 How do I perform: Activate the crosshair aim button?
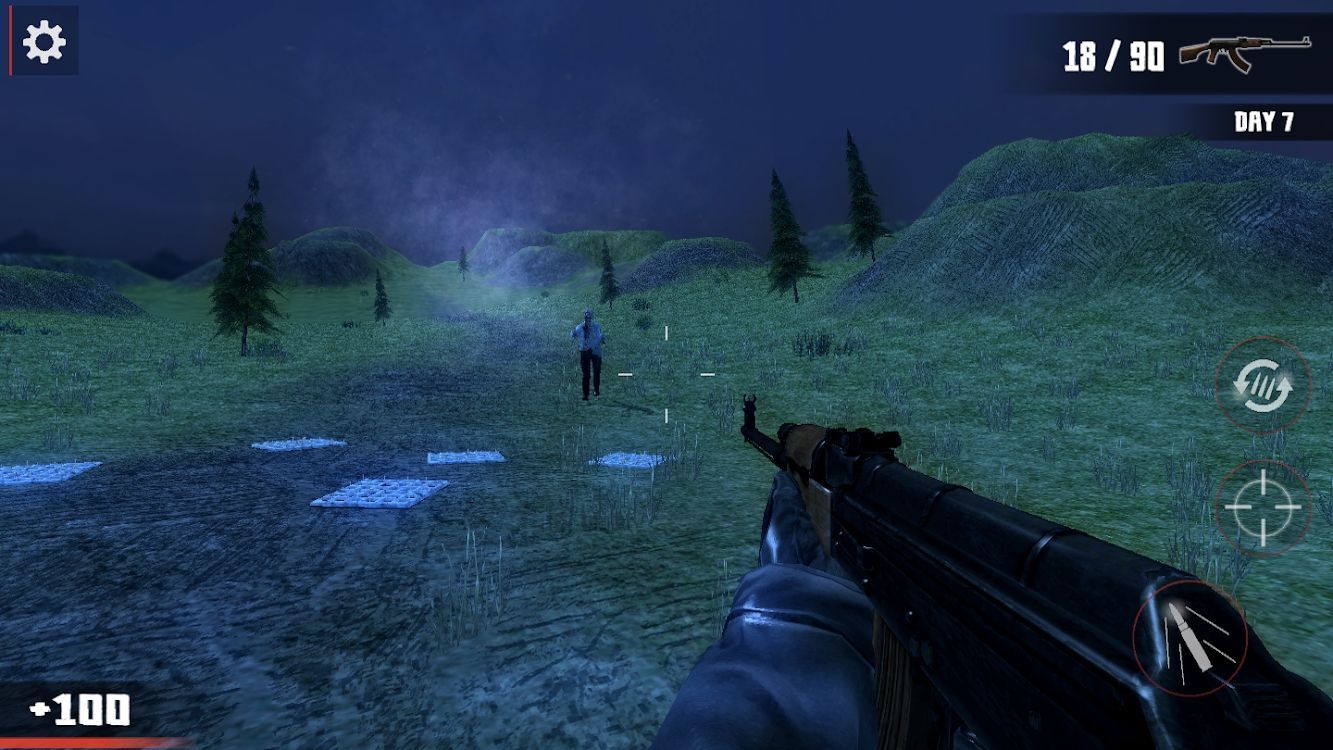(x=1263, y=508)
